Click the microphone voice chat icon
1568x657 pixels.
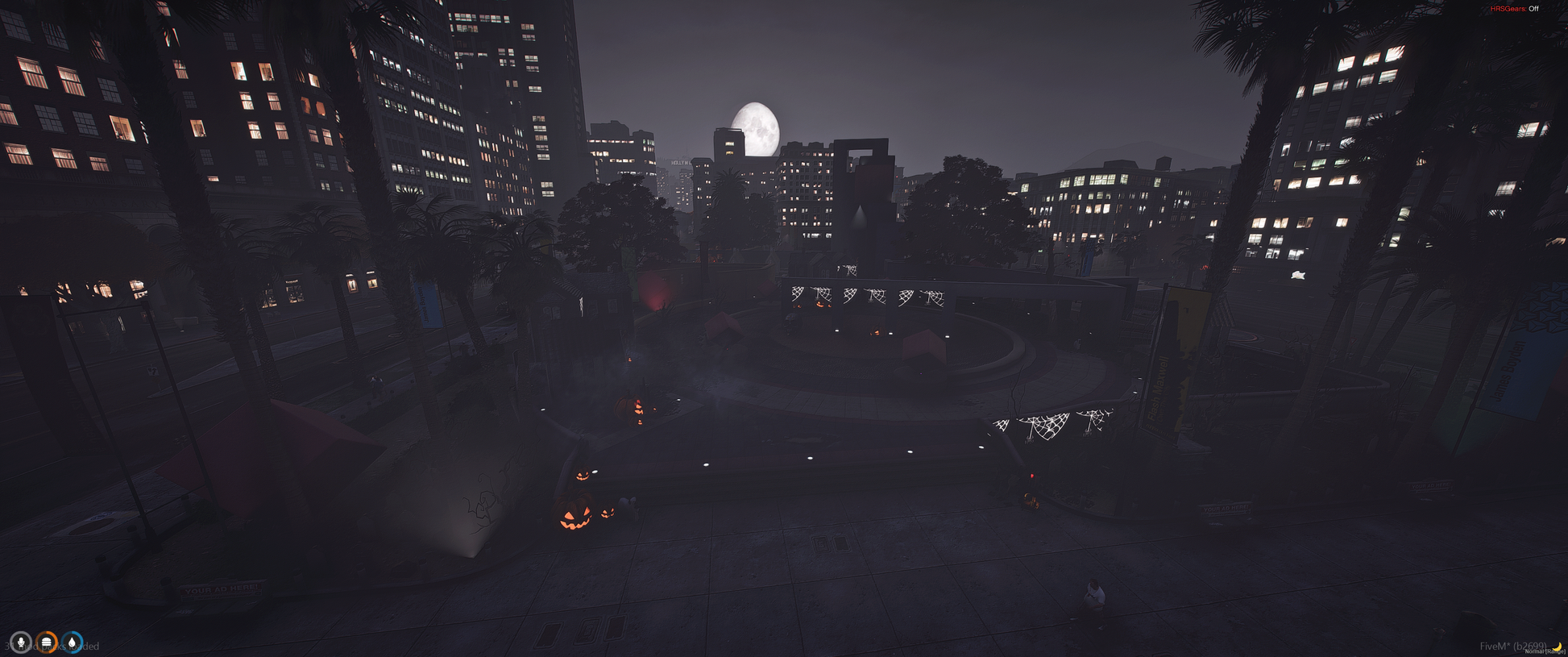coord(21,642)
